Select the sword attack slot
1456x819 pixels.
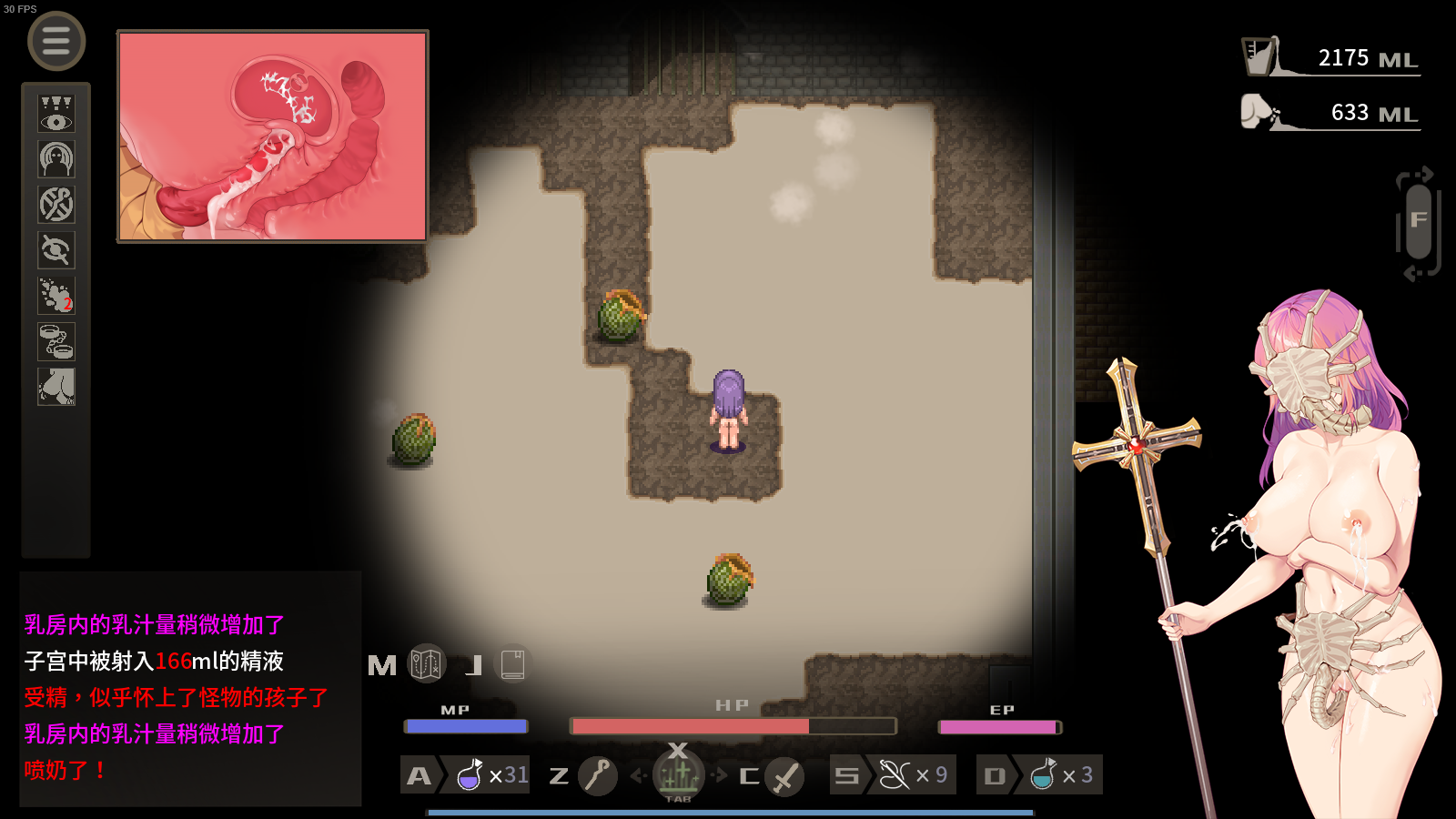(784, 776)
